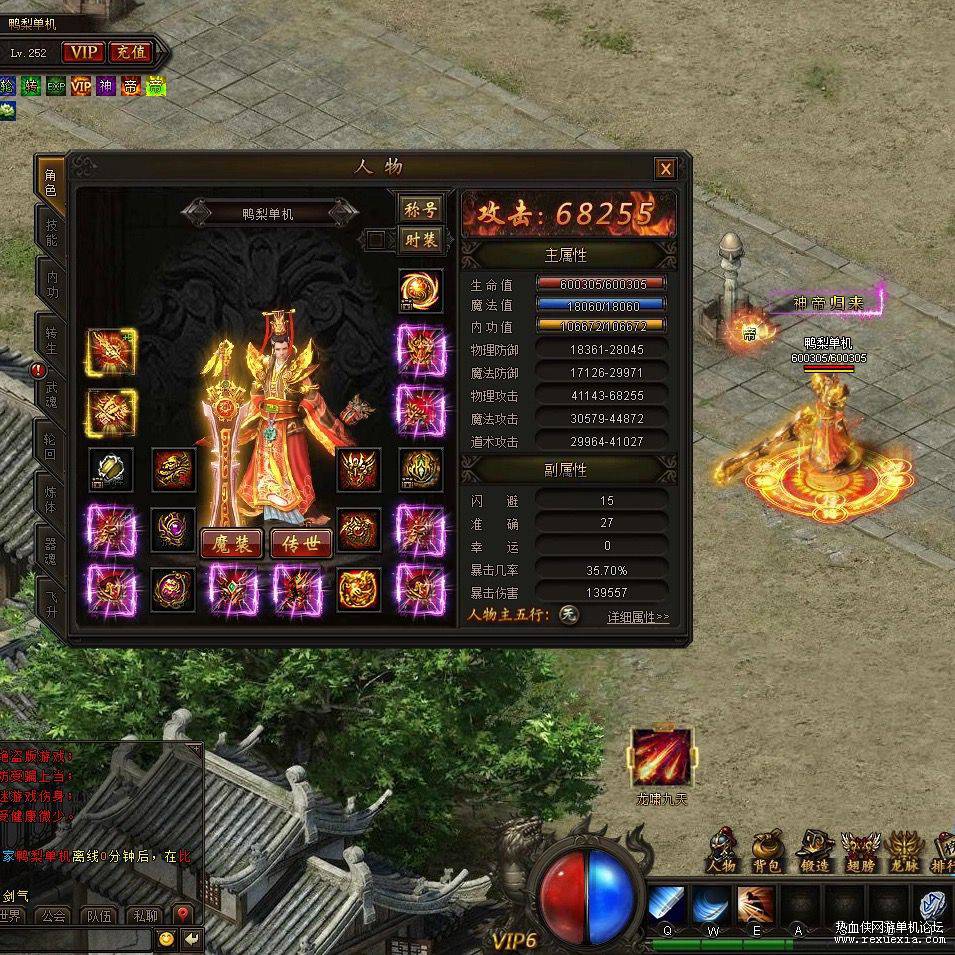Viewport: 955px width, 955px height.
Task: Toggle the checkbox beside 时装
Action: click(x=375, y=239)
